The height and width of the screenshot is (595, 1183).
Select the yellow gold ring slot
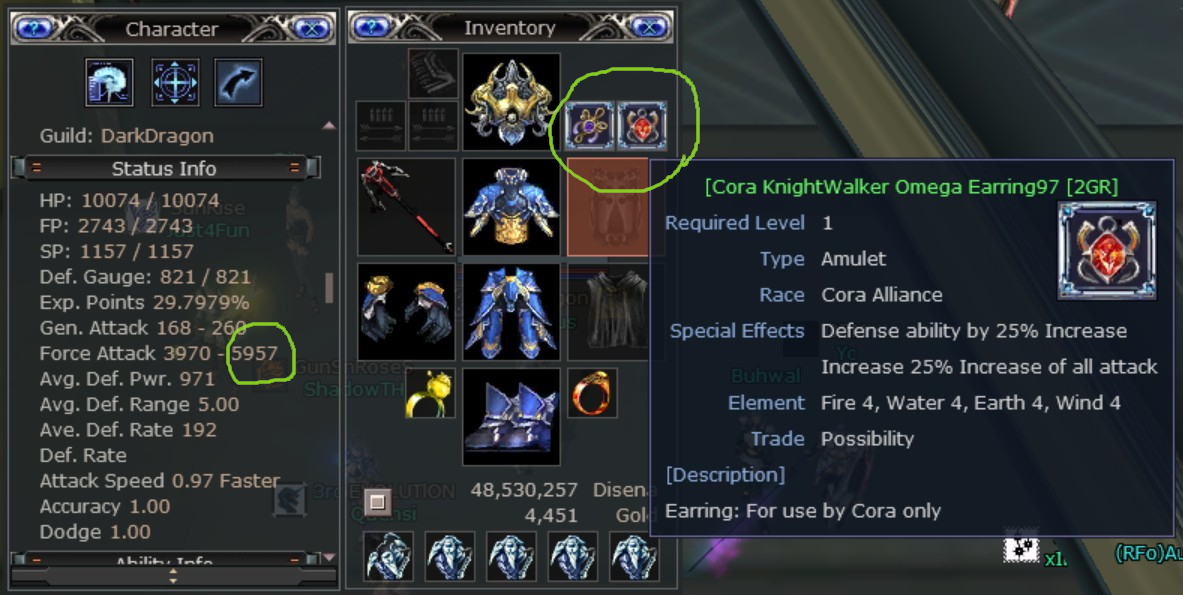[x=431, y=393]
